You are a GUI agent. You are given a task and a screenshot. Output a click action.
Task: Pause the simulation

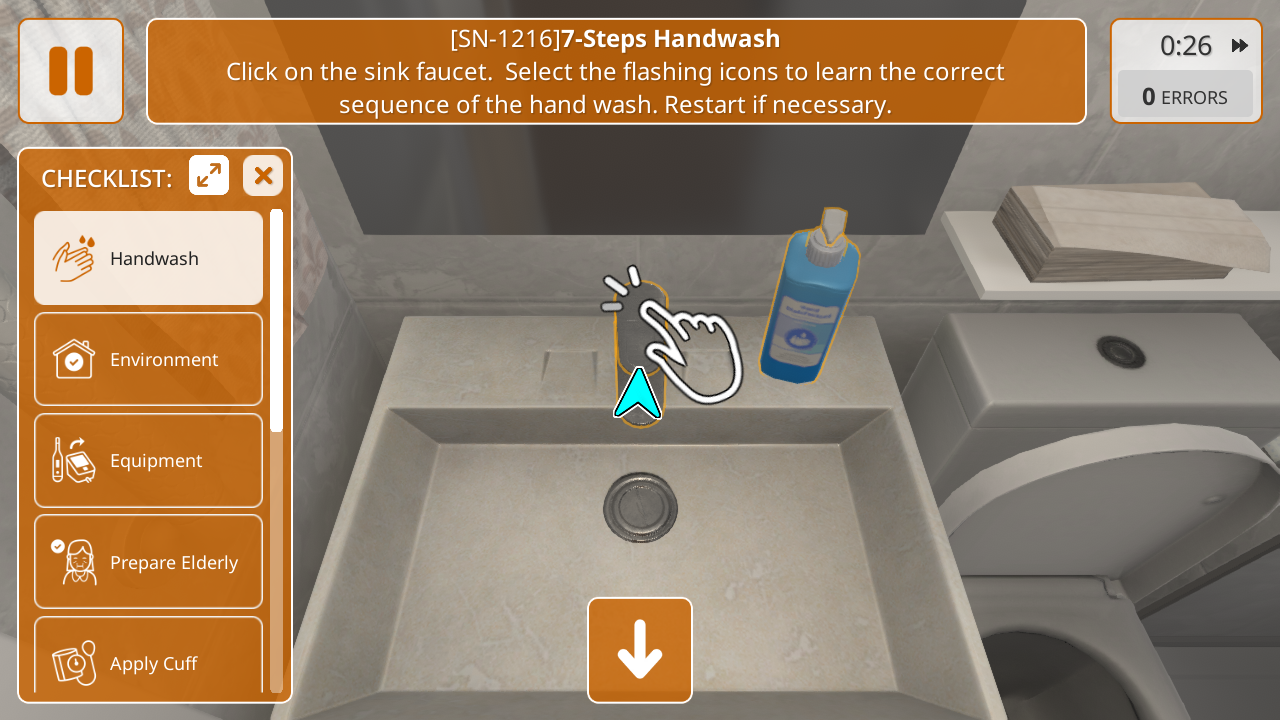pos(71,71)
